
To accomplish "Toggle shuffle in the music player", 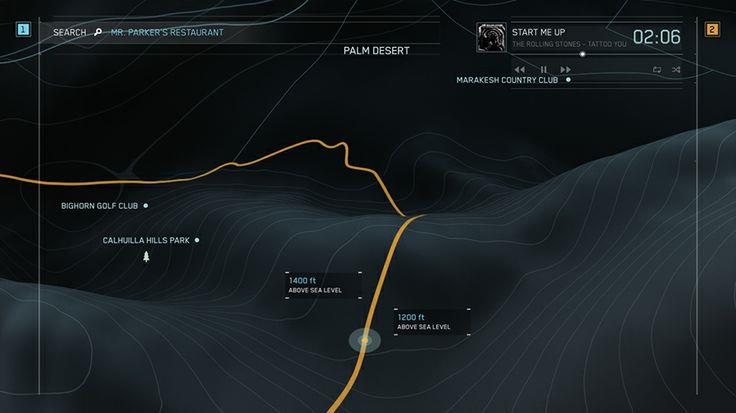I will point(676,70).
